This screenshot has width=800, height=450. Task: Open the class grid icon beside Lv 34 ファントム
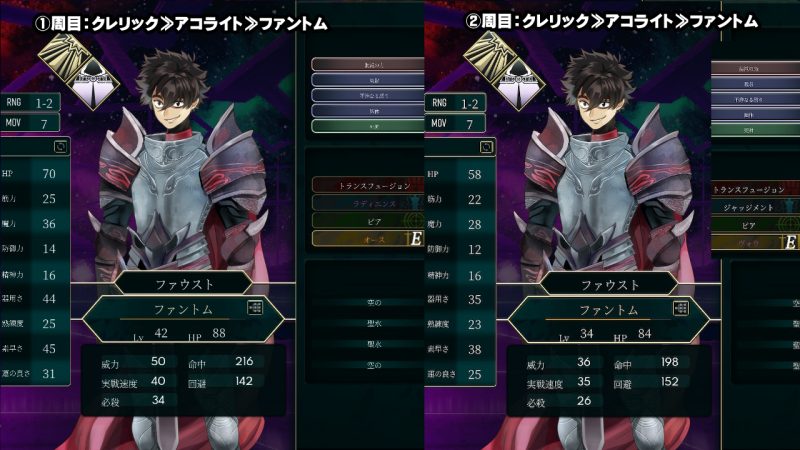pyautogui.click(x=682, y=309)
